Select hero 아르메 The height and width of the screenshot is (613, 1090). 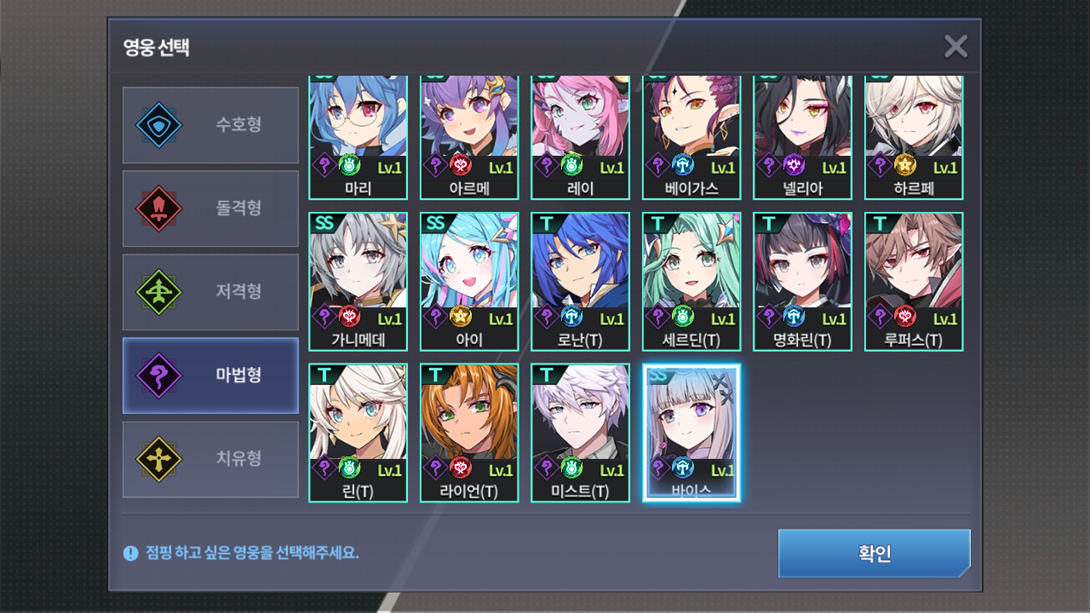[469, 135]
